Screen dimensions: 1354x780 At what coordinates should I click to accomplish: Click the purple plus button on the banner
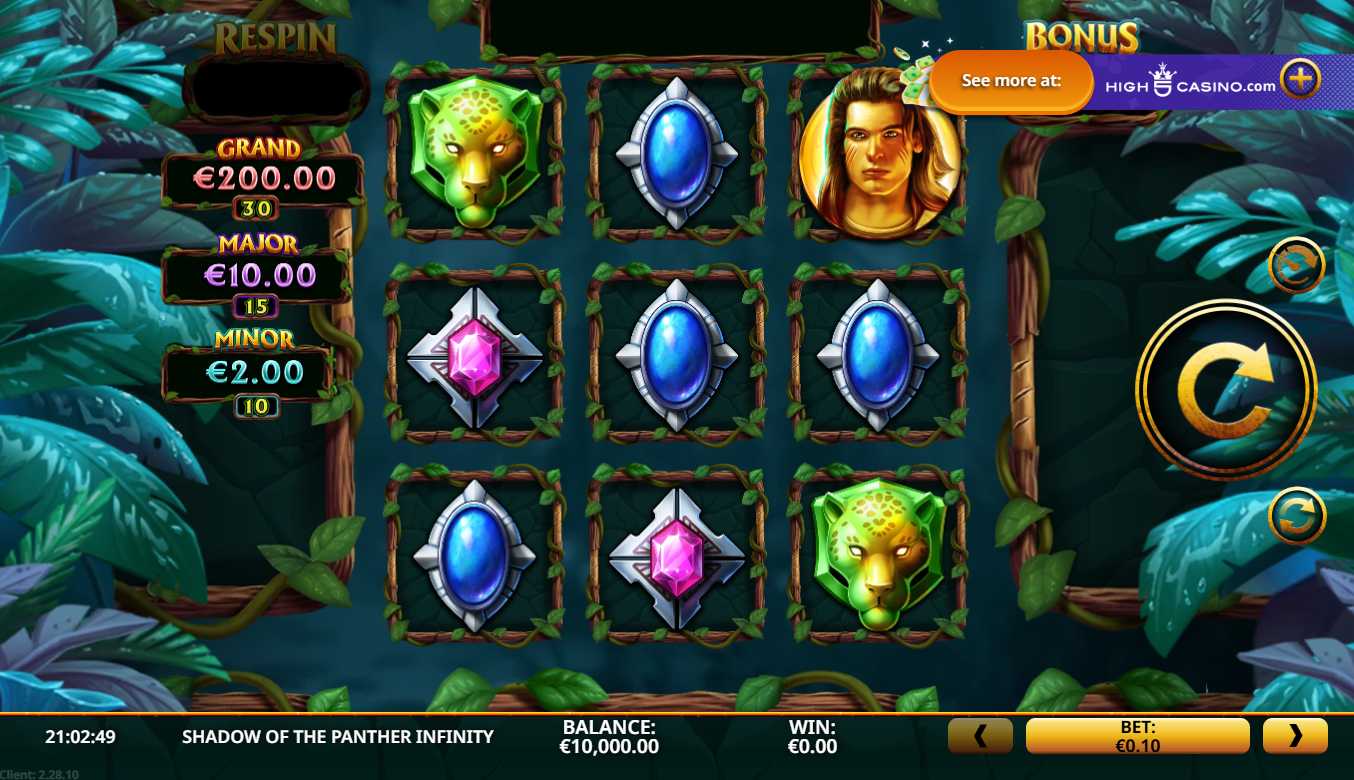click(x=1301, y=79)
